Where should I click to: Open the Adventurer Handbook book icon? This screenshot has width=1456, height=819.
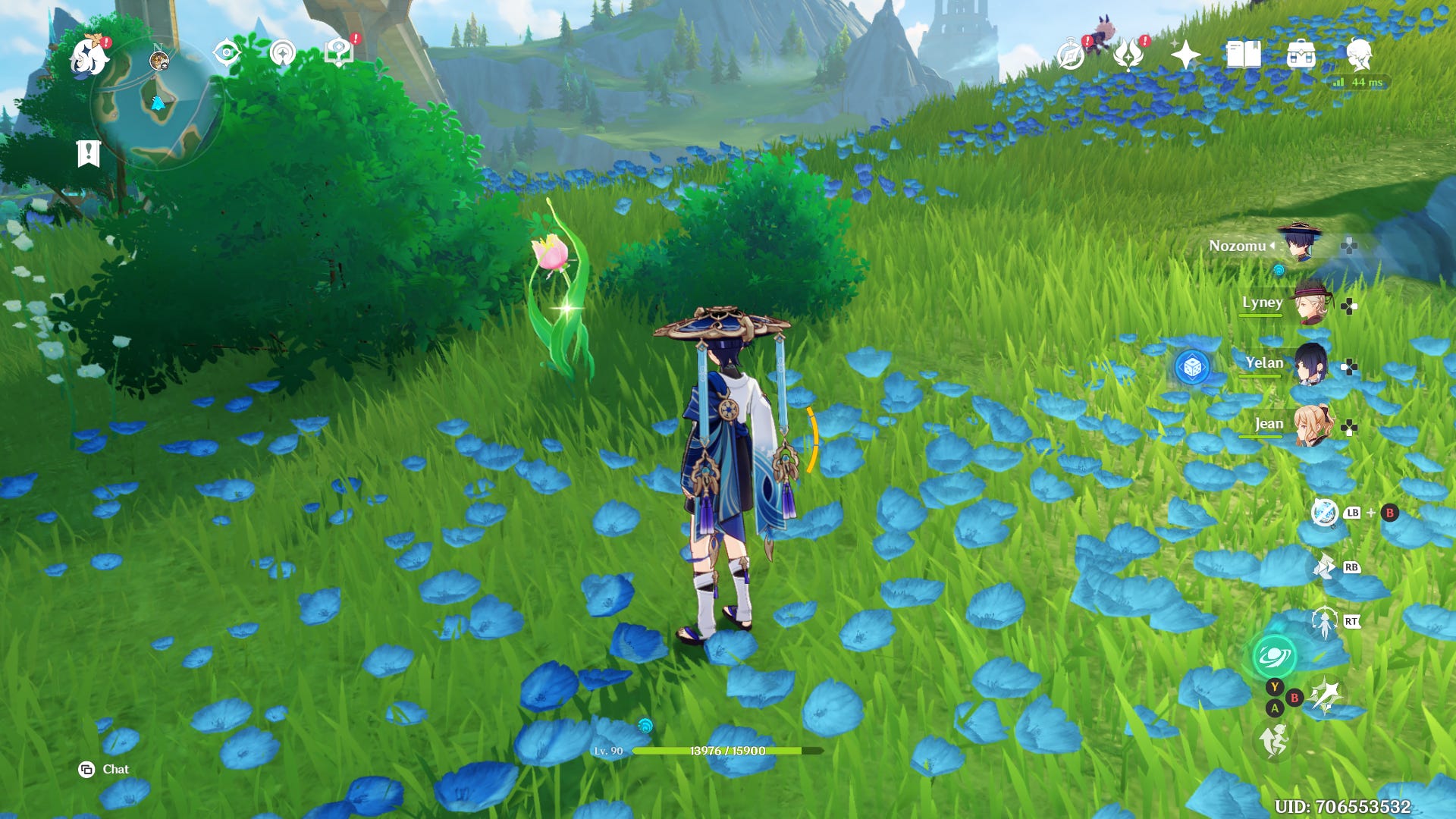point(1244,55)
